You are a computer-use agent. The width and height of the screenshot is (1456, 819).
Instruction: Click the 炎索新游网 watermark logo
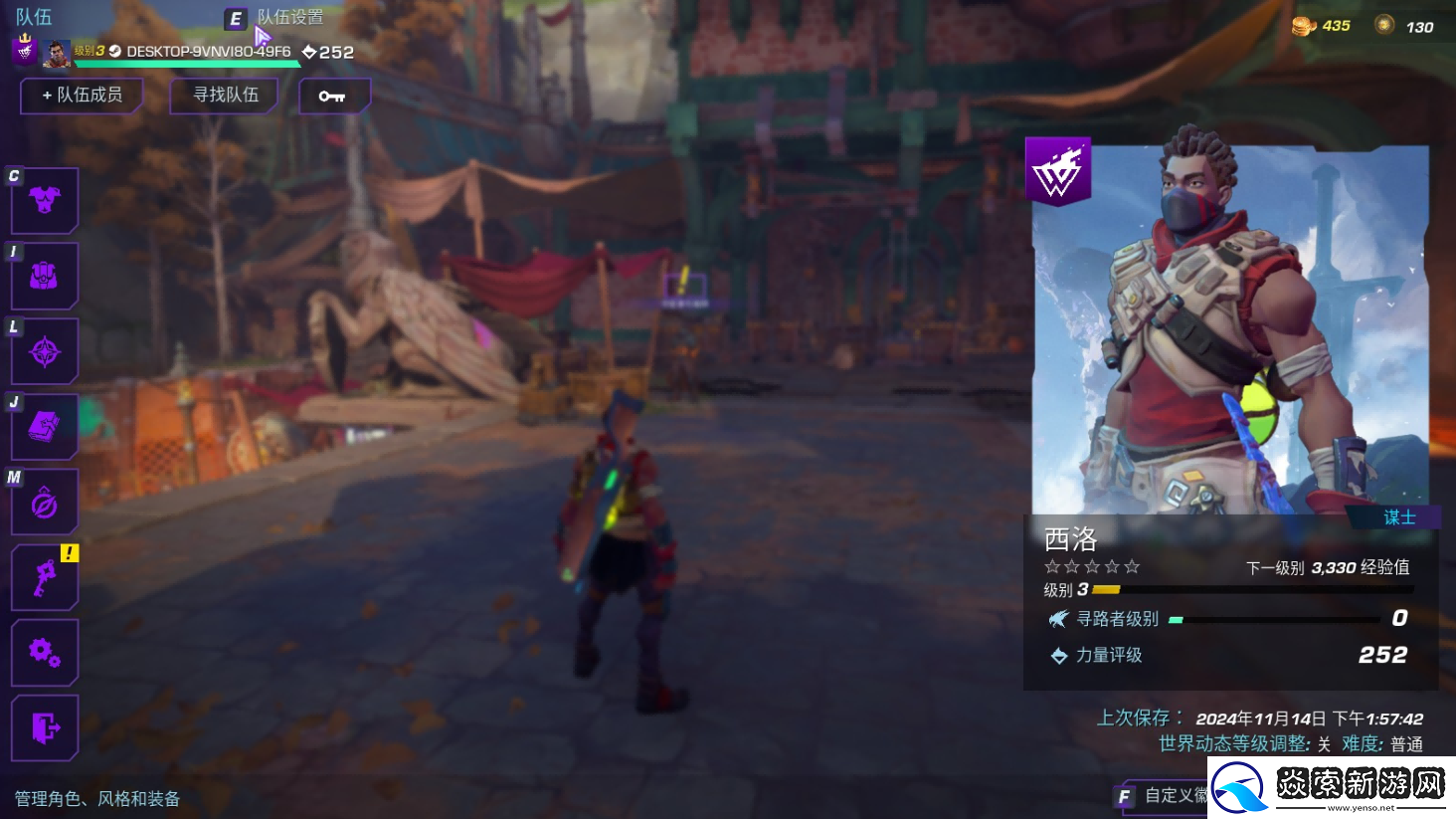pos(1333,787)
